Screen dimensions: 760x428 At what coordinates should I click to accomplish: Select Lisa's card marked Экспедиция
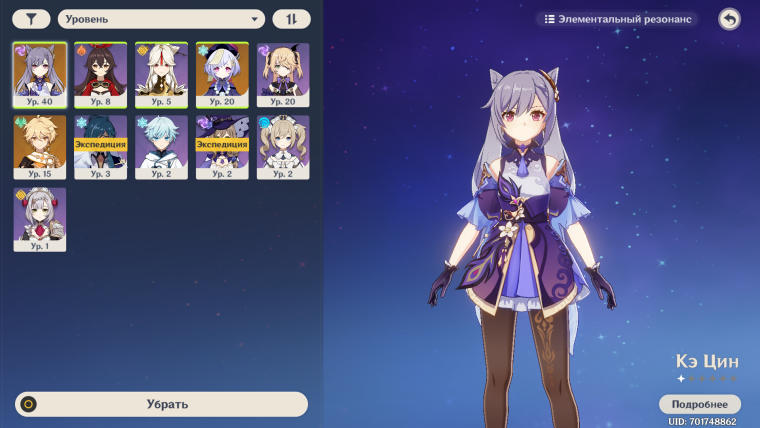click(x=222, y=147)
